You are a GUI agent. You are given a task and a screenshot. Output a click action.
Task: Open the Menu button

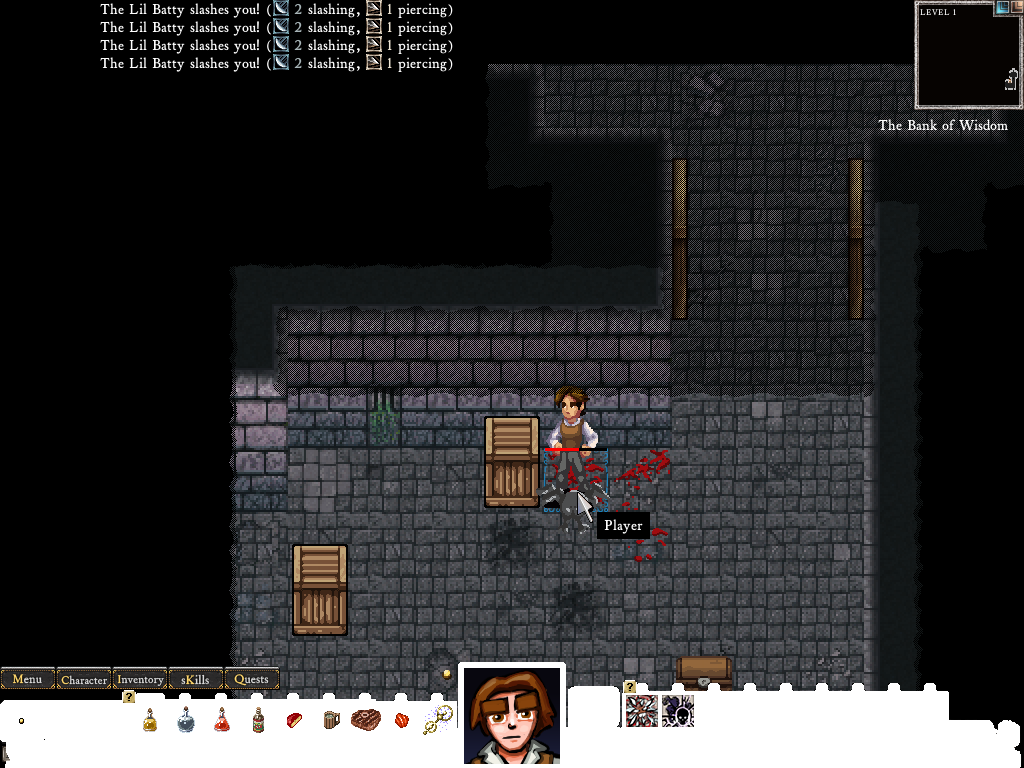(x=27, y=679)
